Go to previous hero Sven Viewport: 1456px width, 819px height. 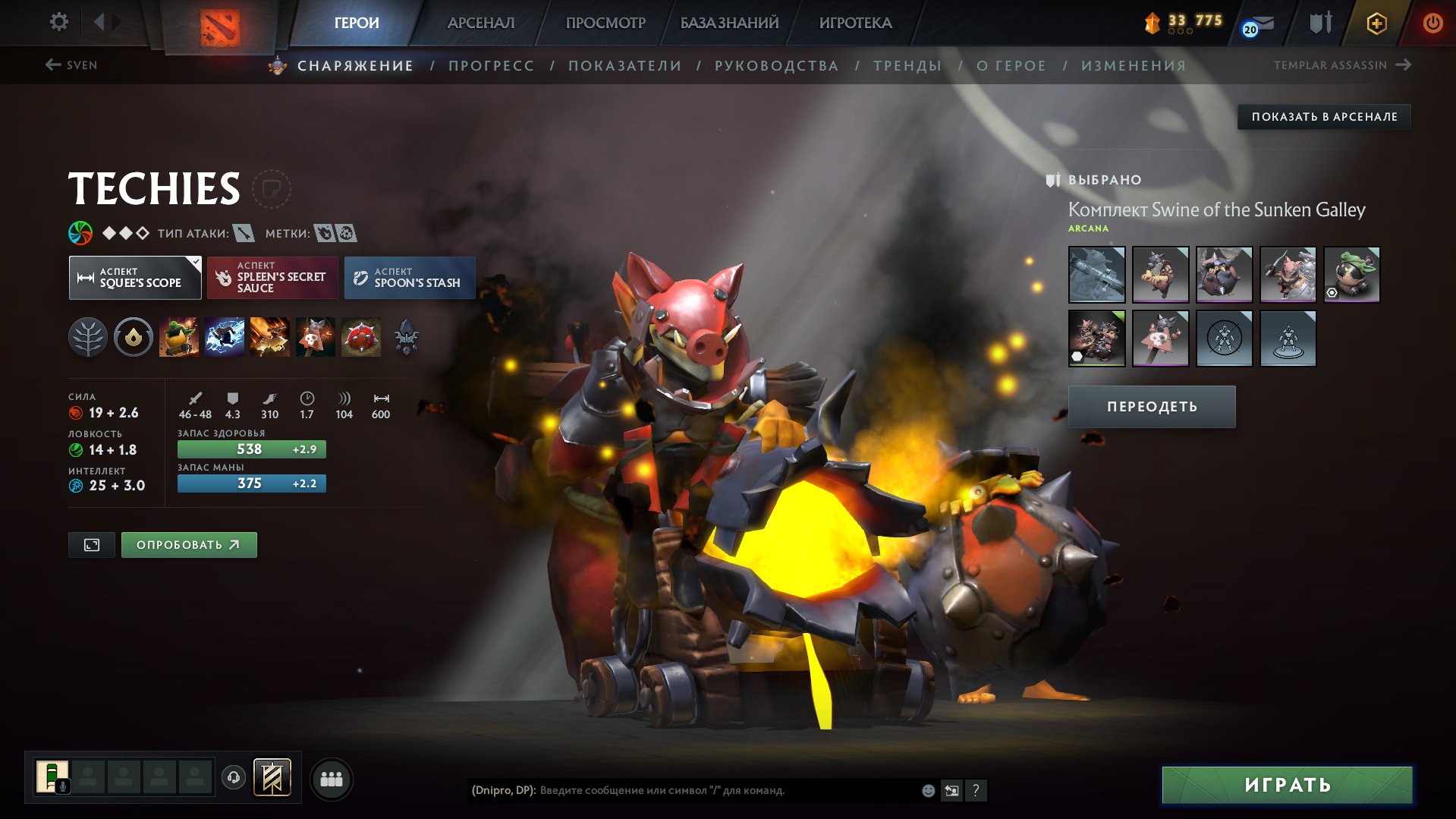pos(71,65)
